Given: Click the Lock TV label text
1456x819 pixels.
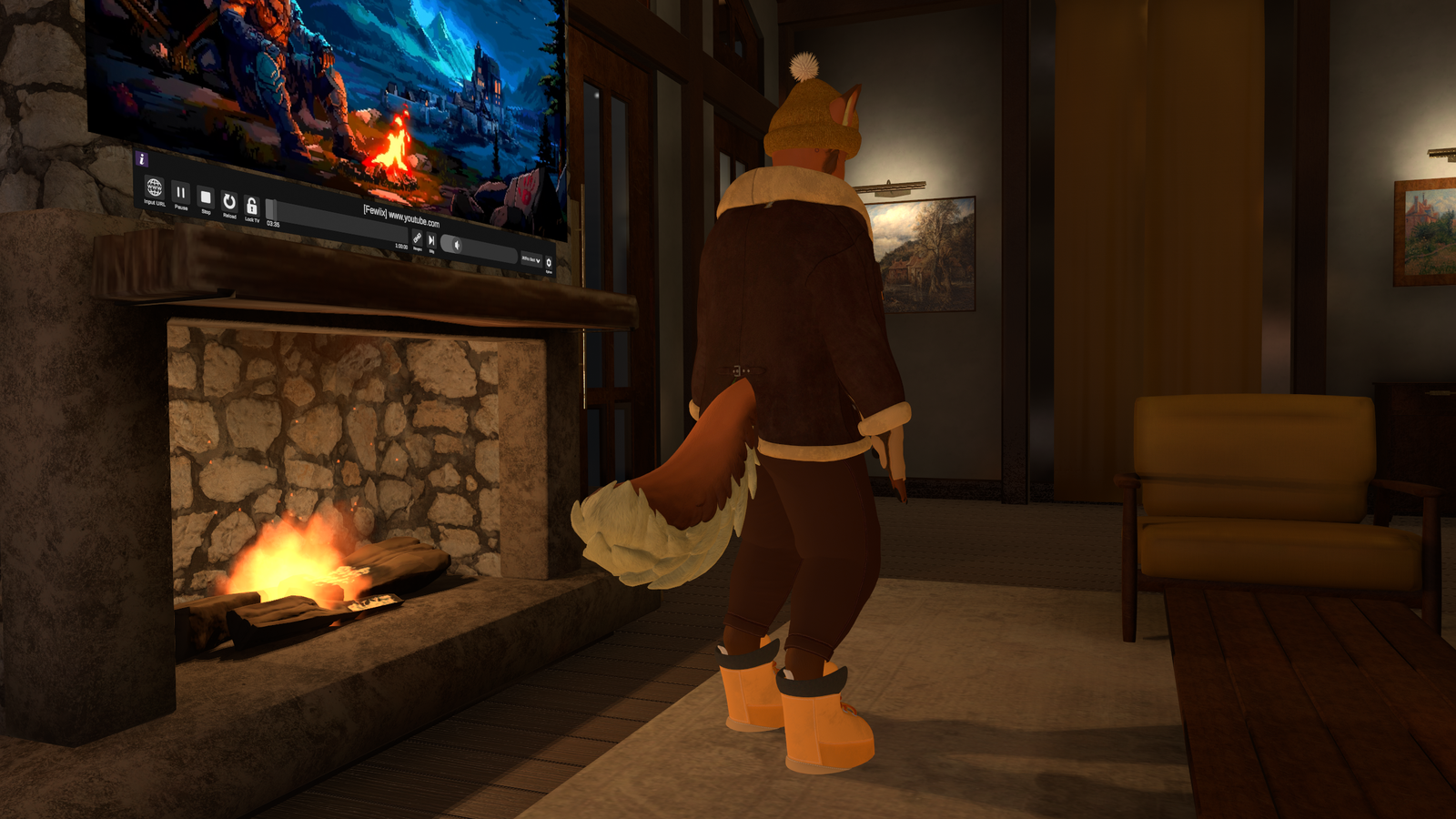Looking at the screenshot, I should tap(253, 219).
